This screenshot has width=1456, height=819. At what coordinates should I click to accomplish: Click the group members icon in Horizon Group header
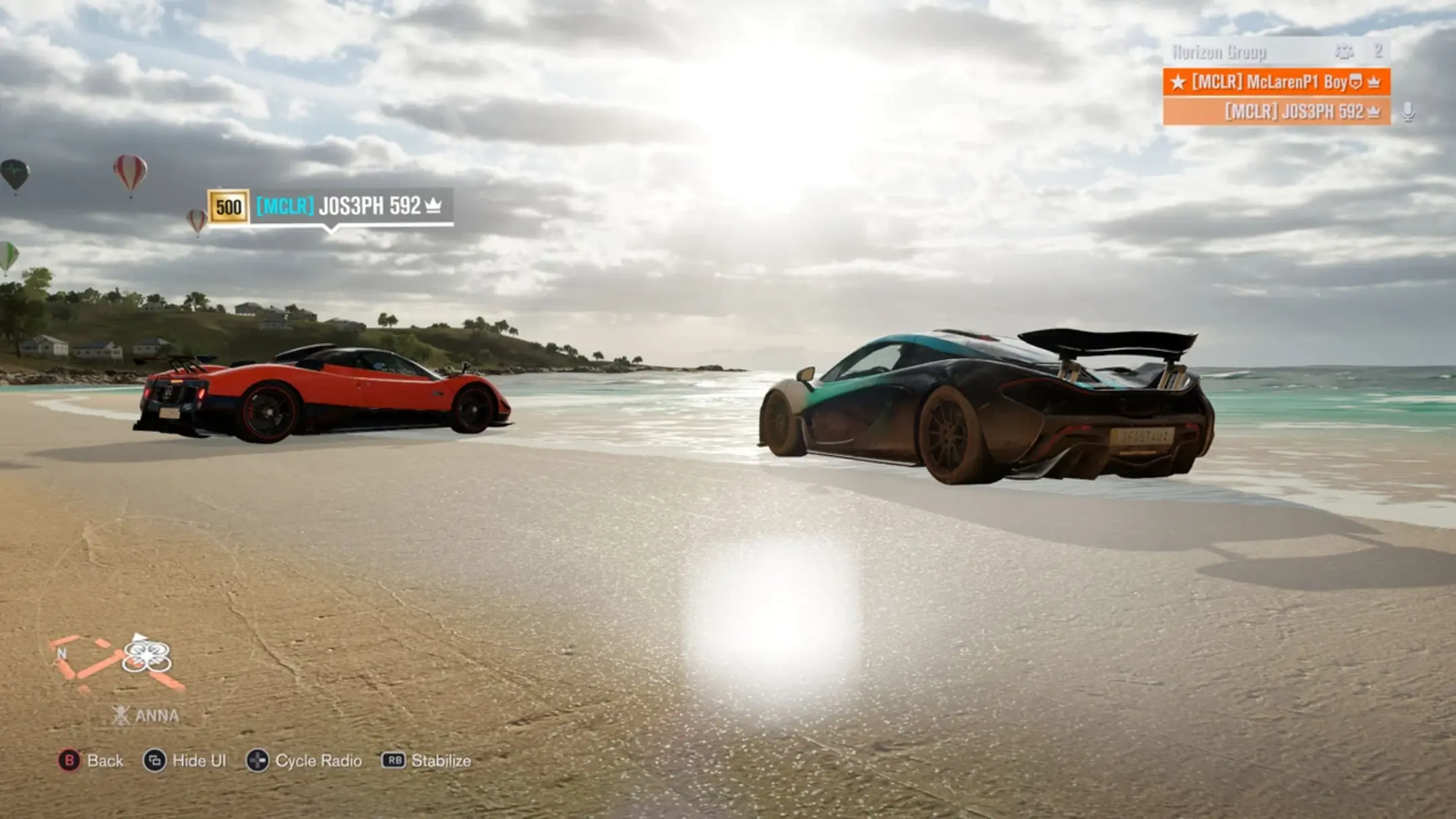[1345, 51]
